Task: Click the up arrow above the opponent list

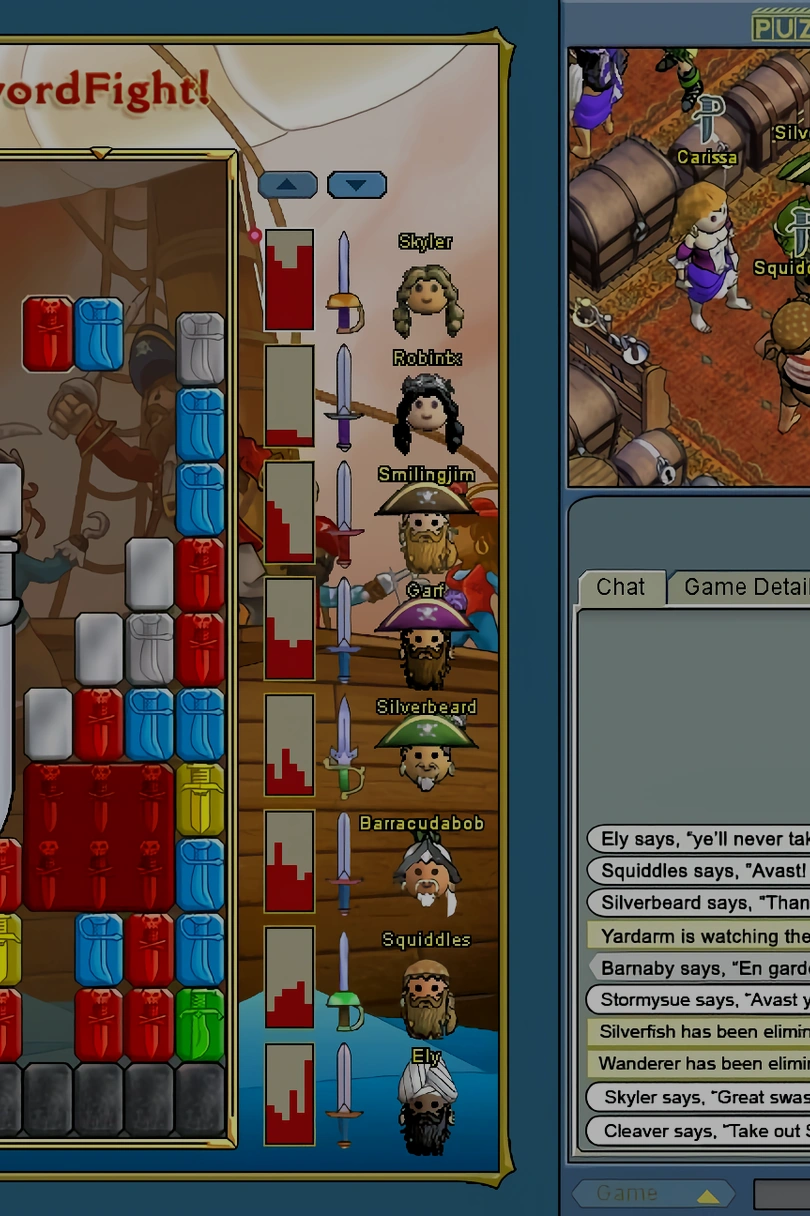Action: click(288, 185)
